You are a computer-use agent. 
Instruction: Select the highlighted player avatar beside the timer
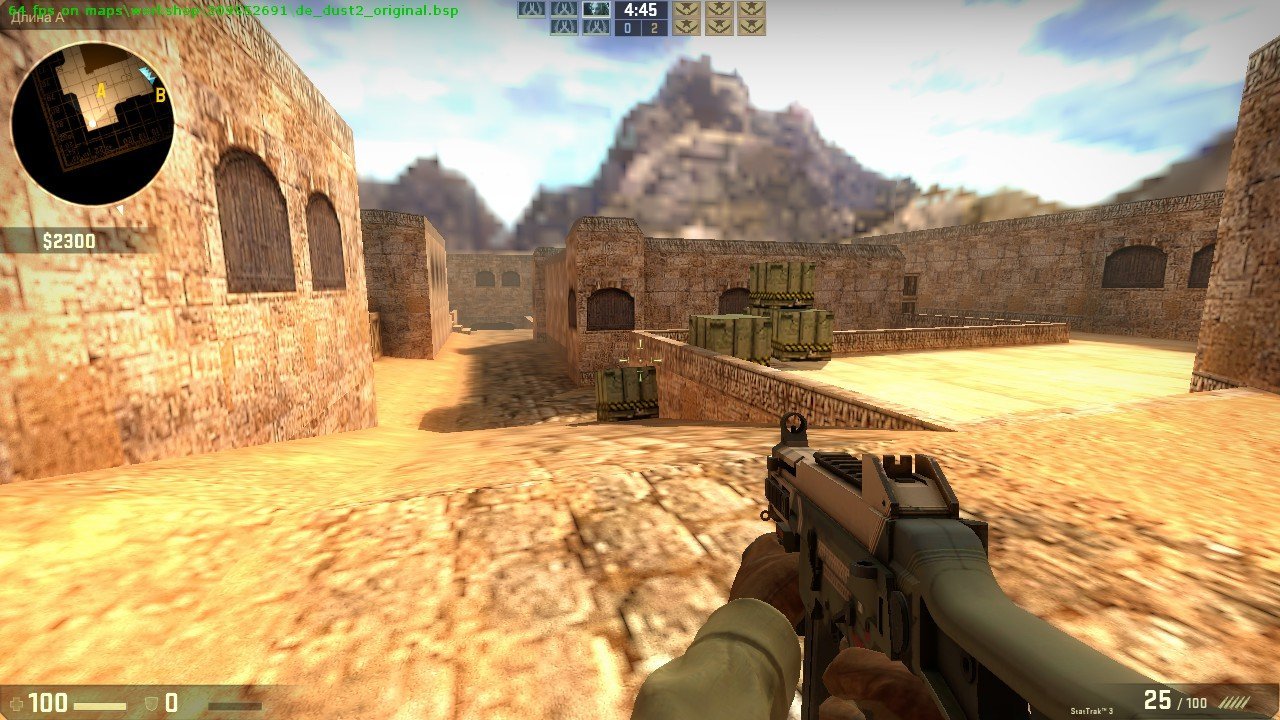click(595, 10)
